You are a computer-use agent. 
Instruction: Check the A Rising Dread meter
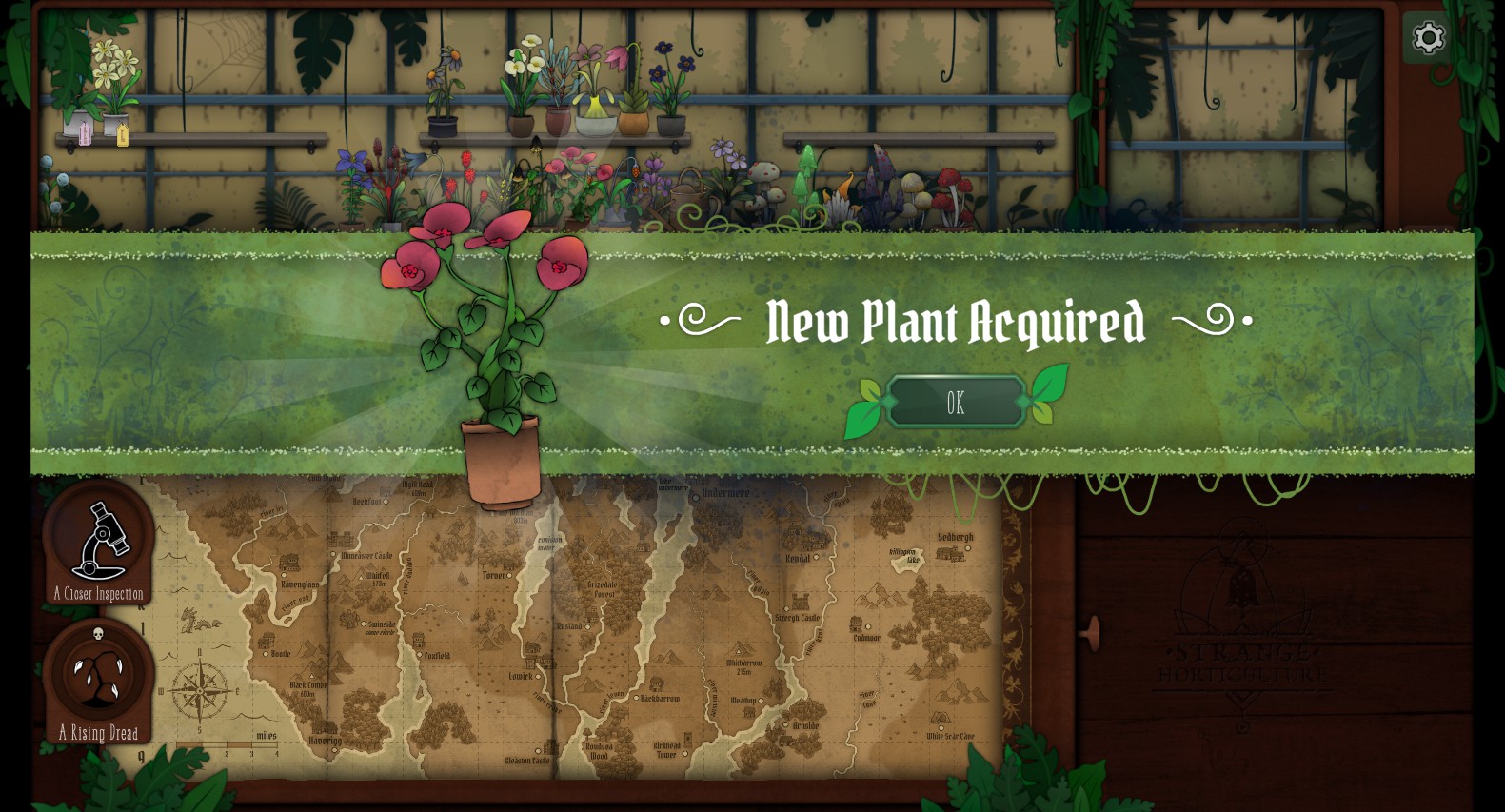pyautogui.click(x=97, y=678)
